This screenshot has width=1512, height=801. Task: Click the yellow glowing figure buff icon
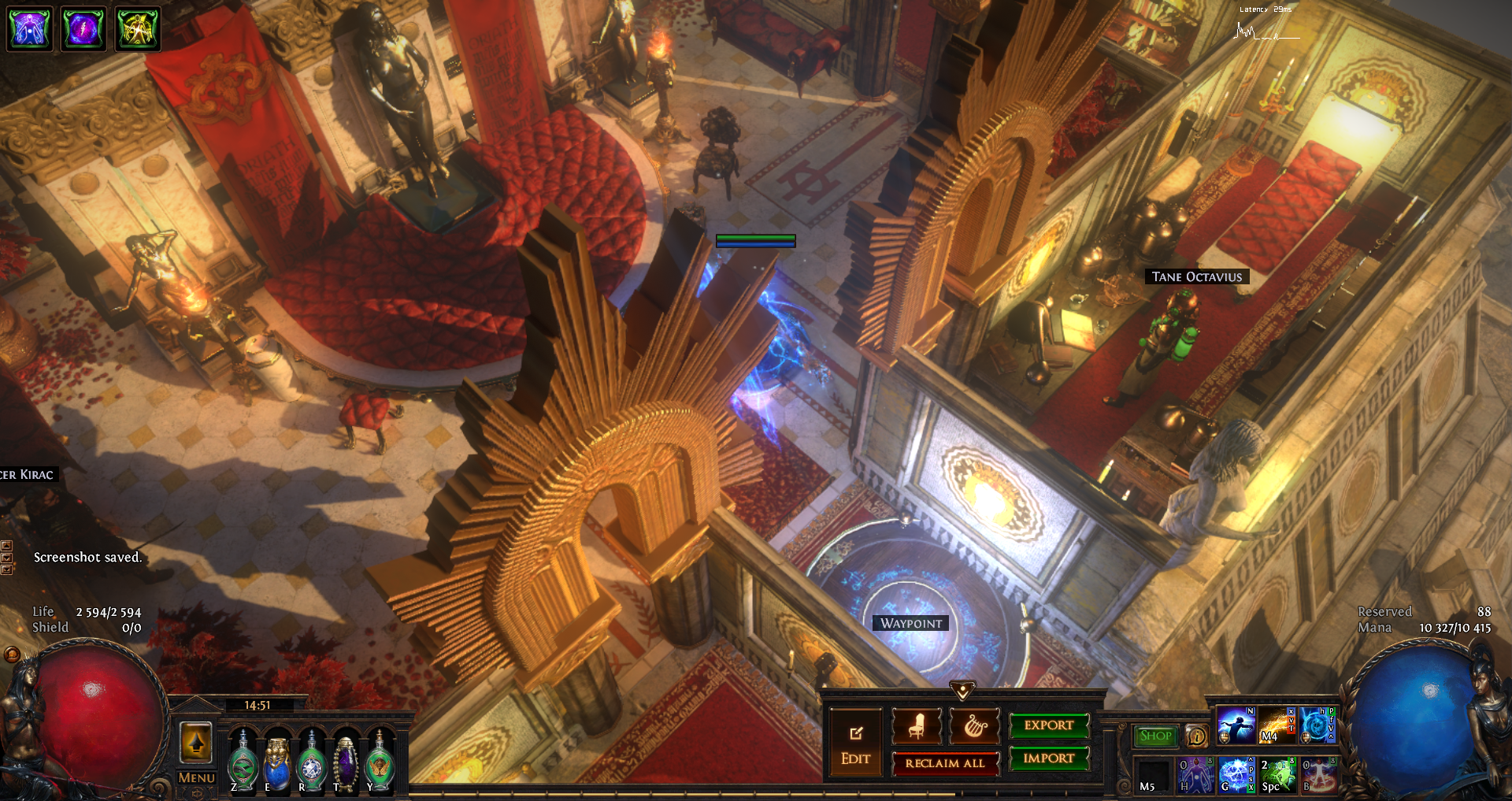coord(138,29)
